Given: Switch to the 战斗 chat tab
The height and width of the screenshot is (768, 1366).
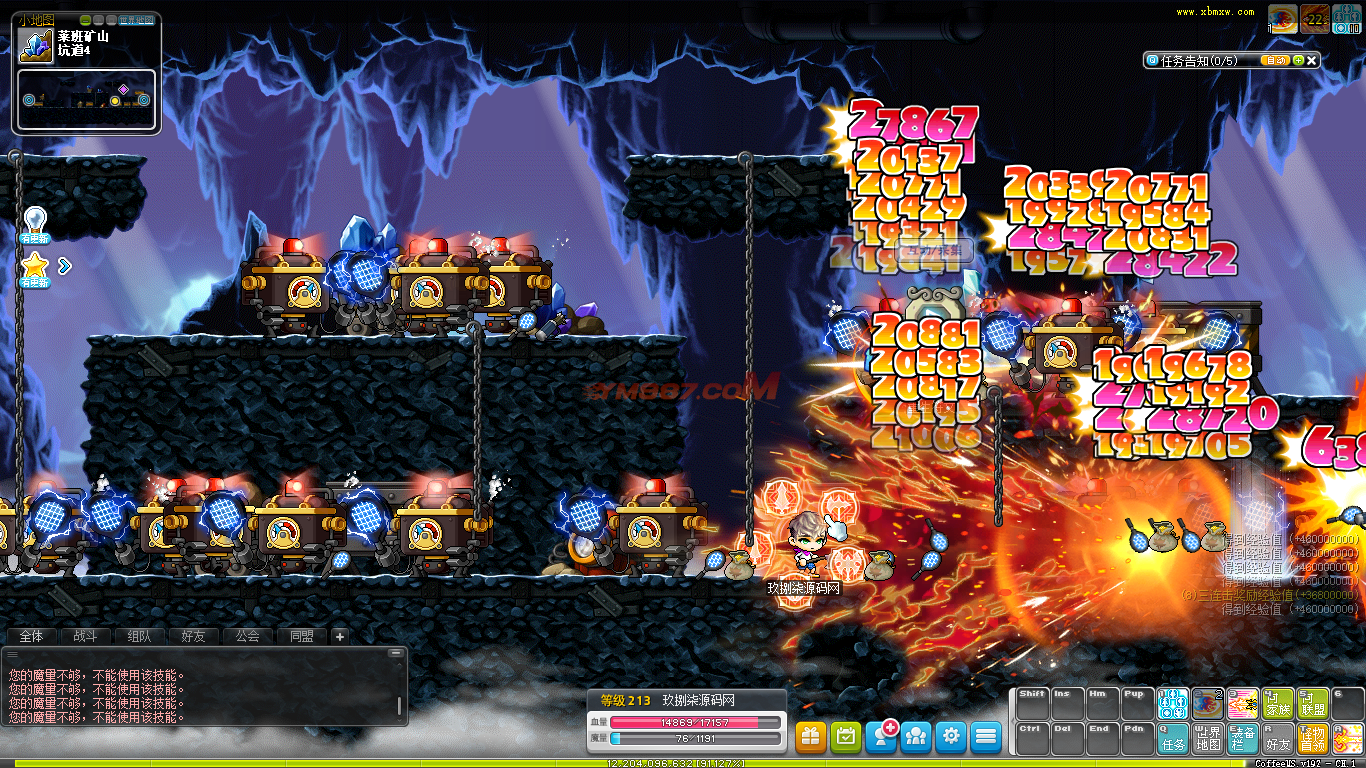Looking at the screenshot, I should click(85, 636).
